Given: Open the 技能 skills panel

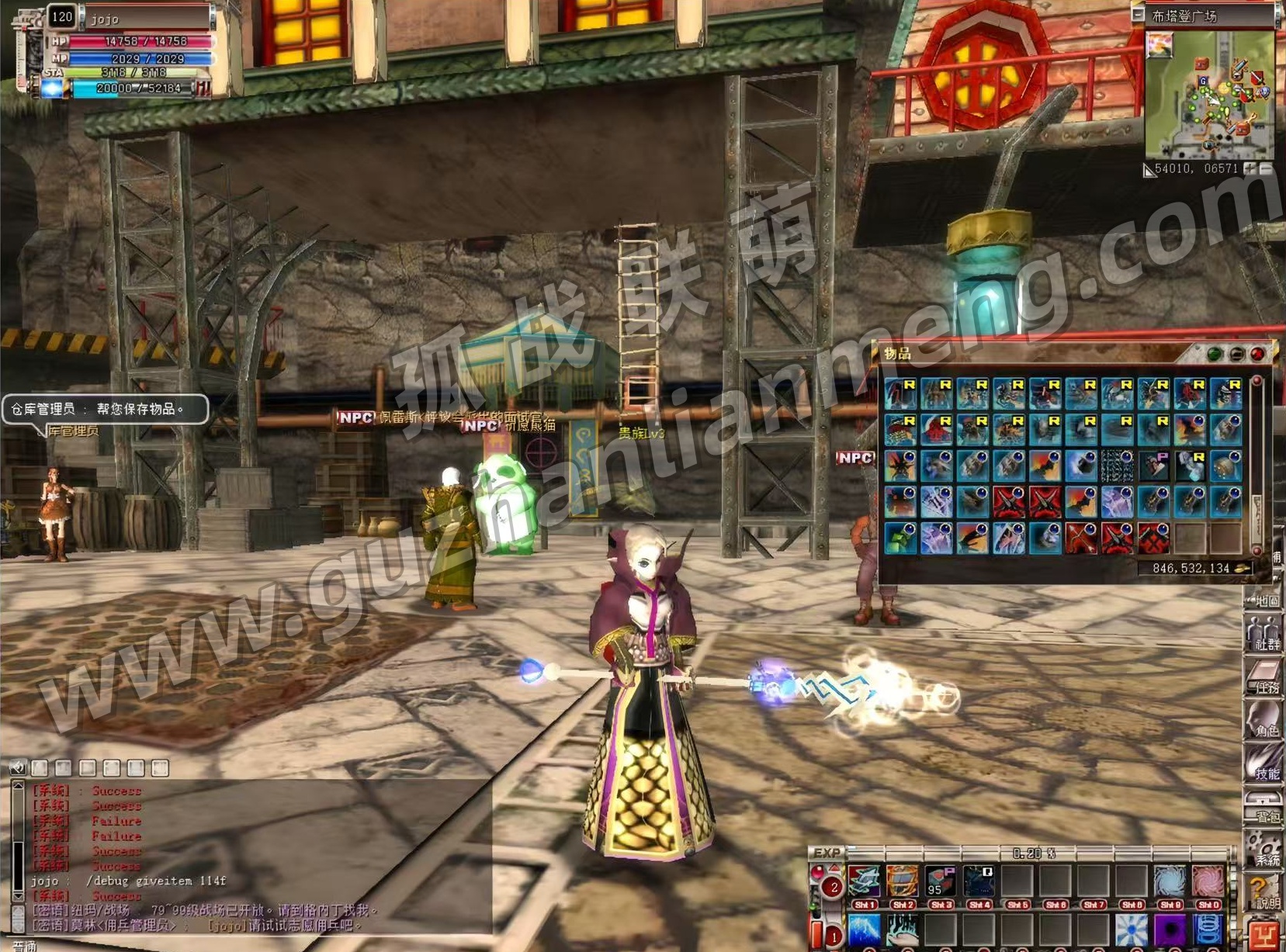Looking at the screenshot, I should pyautogui.click(x=1265, y=763).
